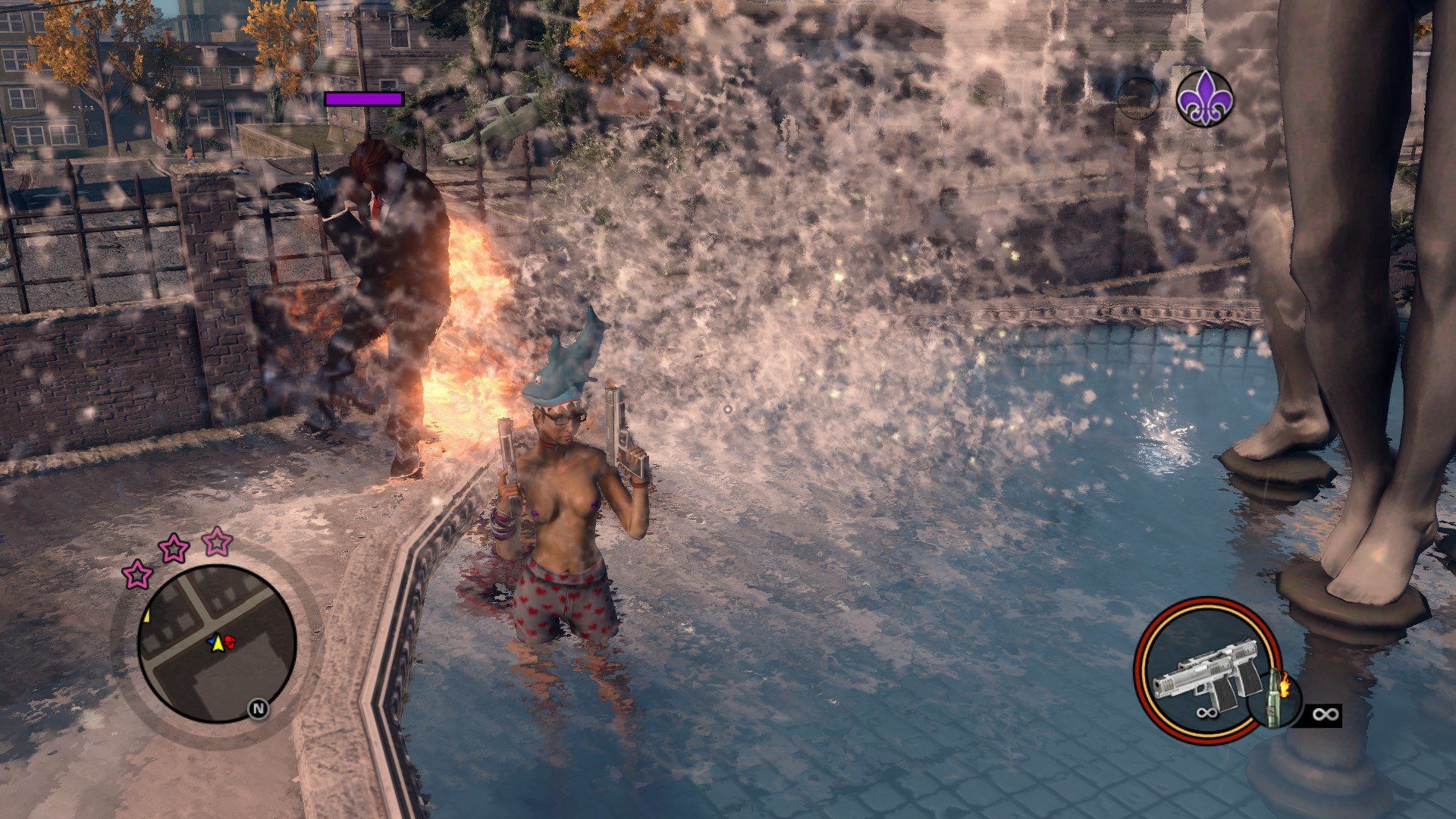Click the circular minimap
Viewport: 1456px width, 819px height.
point(217,643)
